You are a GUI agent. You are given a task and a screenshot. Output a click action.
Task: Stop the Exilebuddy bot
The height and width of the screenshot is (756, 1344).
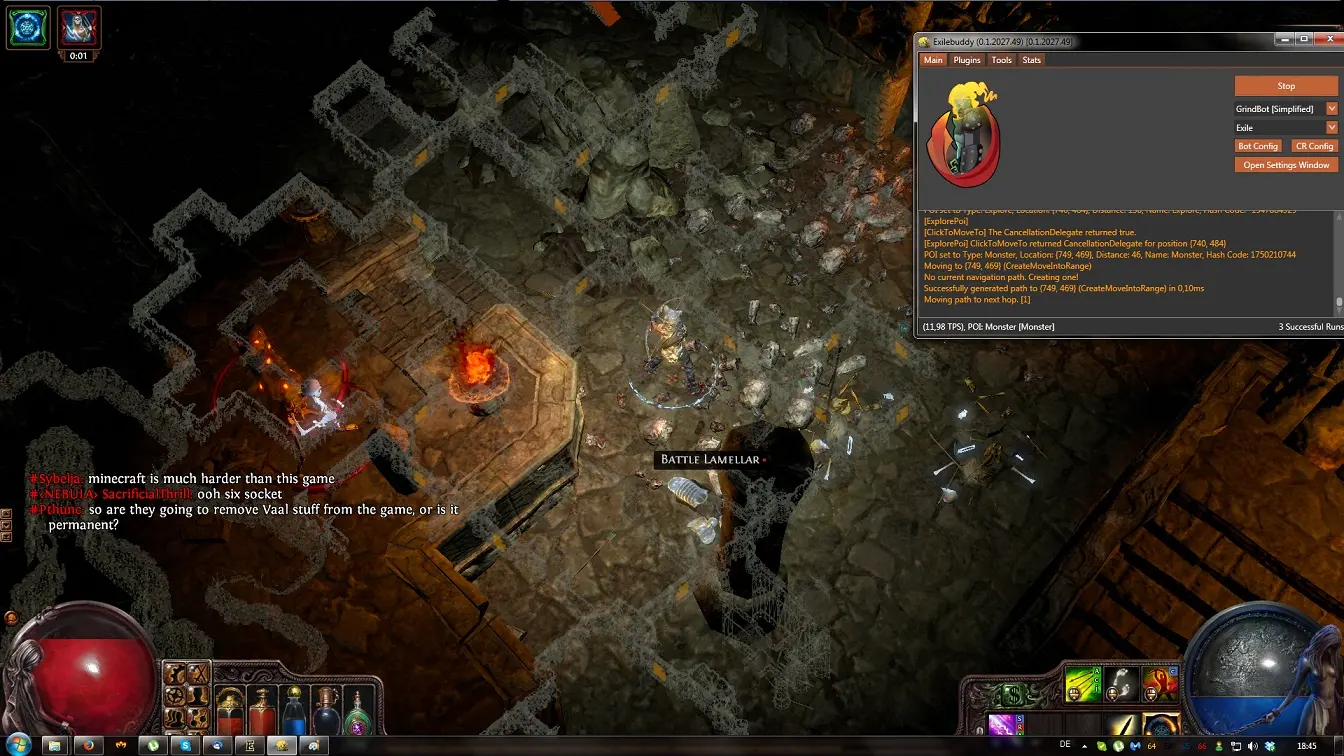1286,86
